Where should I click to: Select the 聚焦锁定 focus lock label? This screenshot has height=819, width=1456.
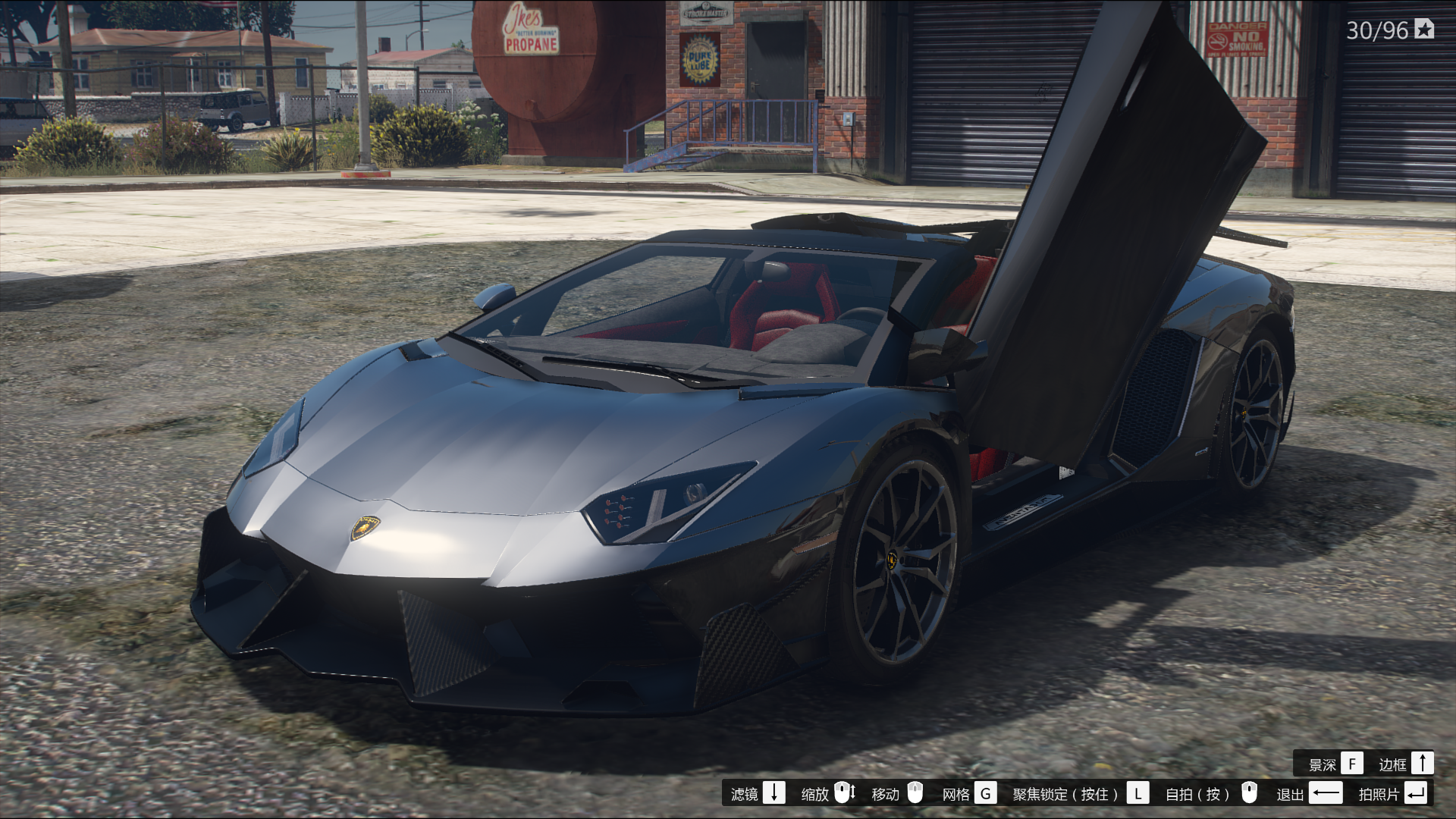pos(1065,794)
